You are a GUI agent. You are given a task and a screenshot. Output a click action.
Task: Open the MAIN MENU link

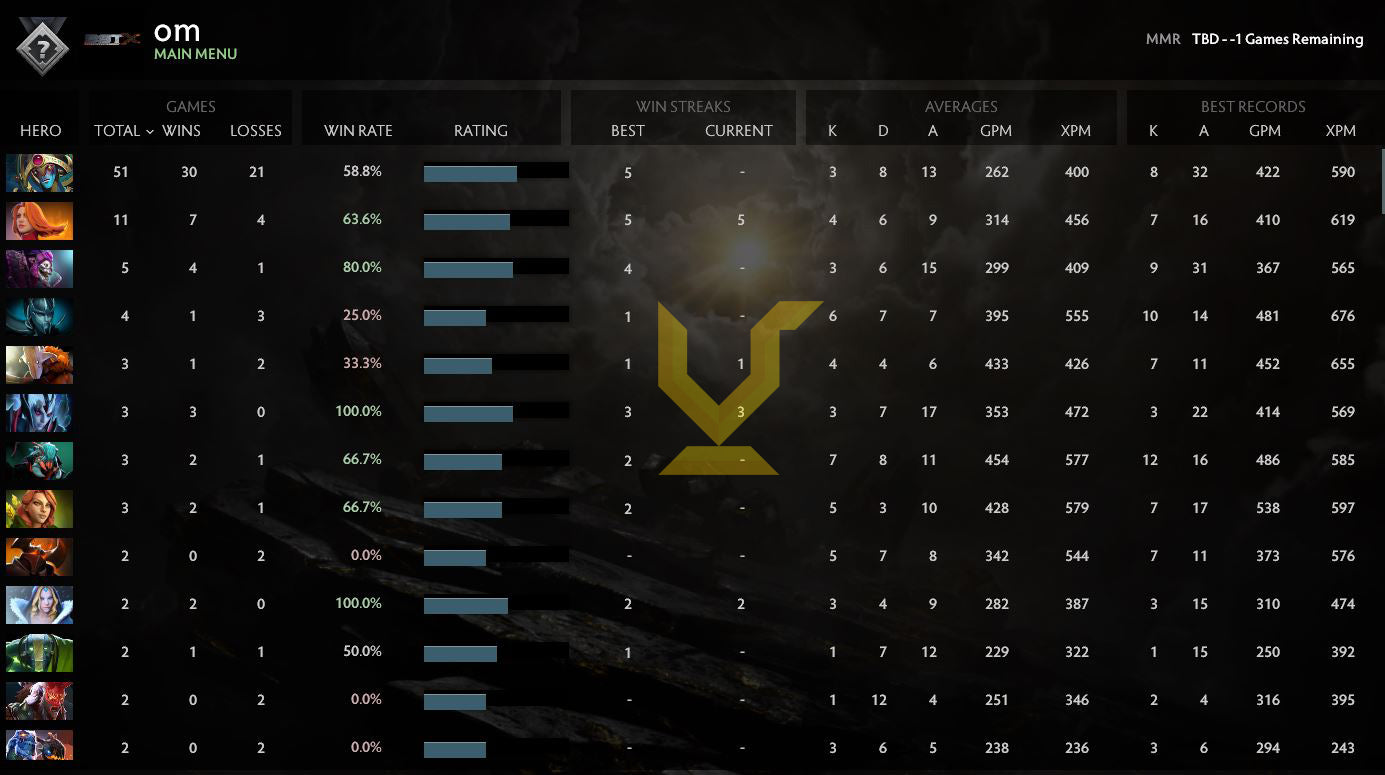[x=195, y=54]
